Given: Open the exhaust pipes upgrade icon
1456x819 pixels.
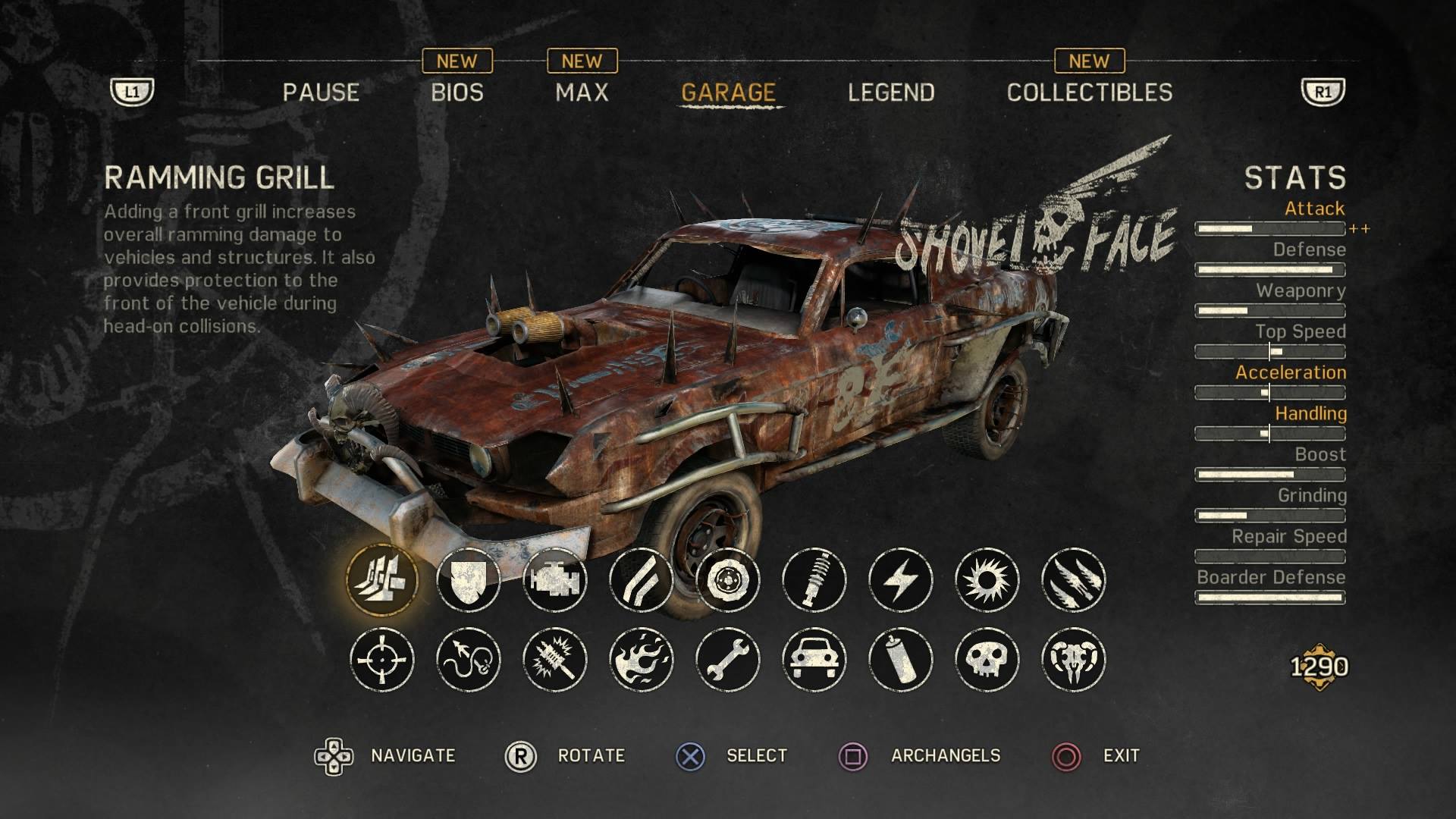Looking at the screenshot, I should point(642,580).
